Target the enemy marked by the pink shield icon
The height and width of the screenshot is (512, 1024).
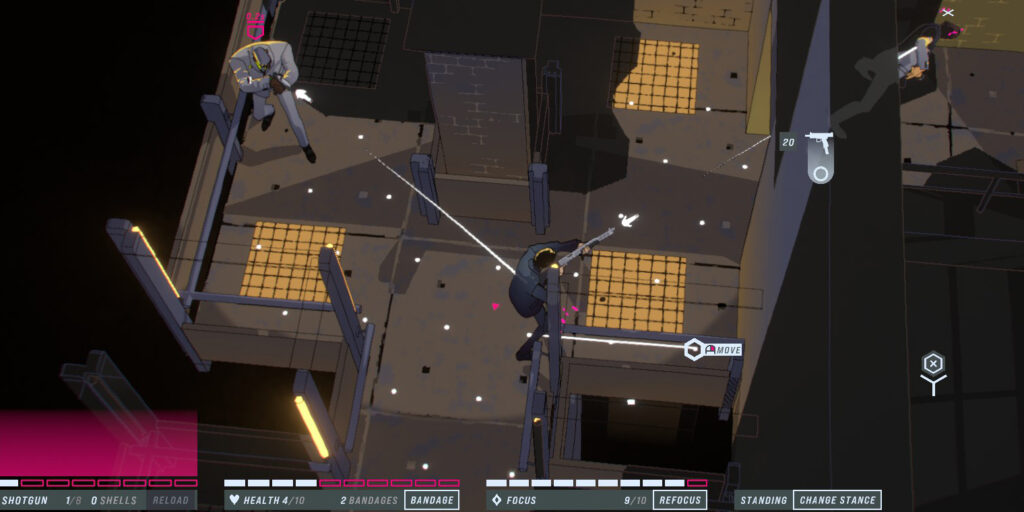coord(270,85)
